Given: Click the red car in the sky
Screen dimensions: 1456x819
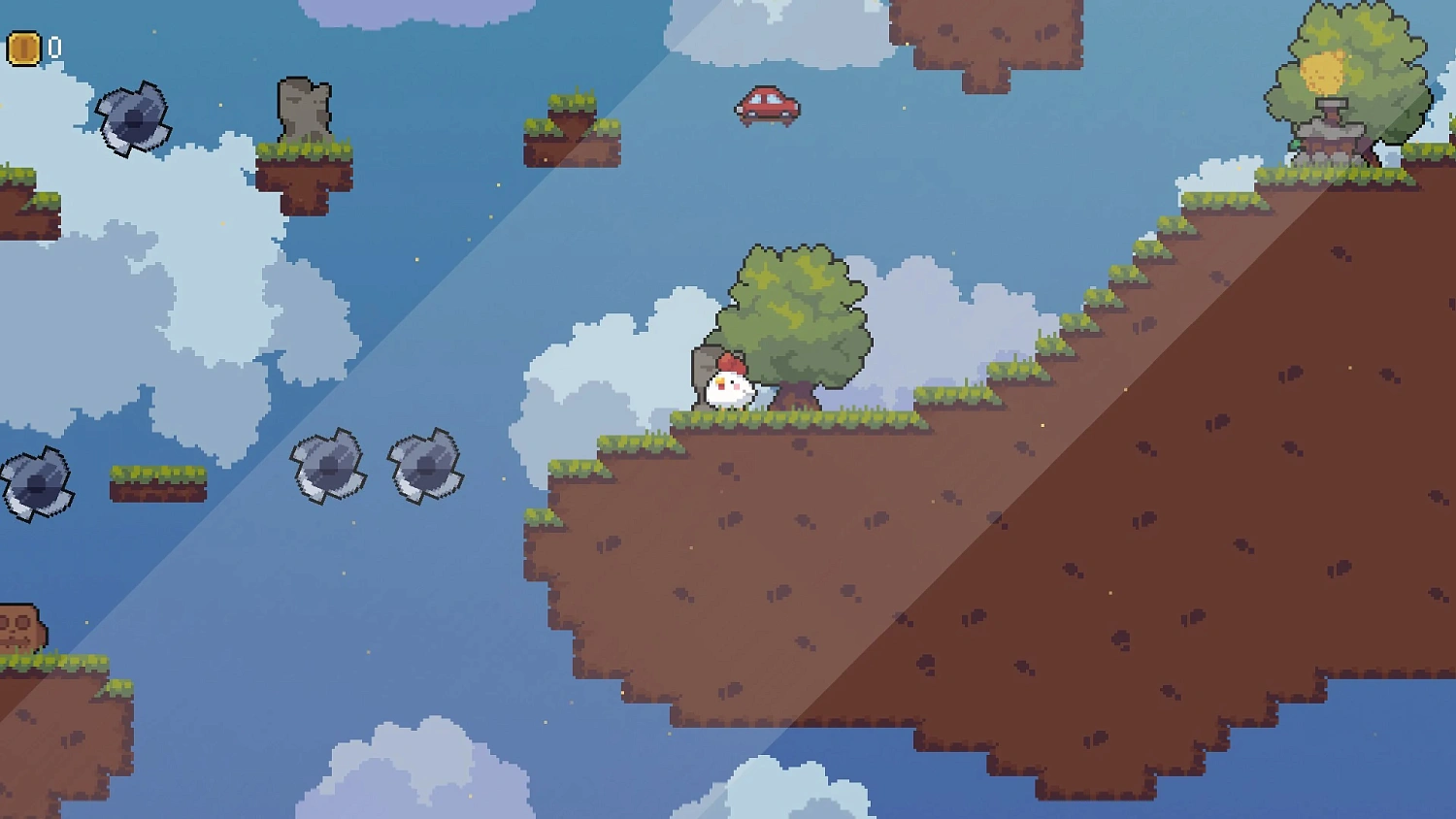Looking at the screenshot, I should tap(768, 105).
